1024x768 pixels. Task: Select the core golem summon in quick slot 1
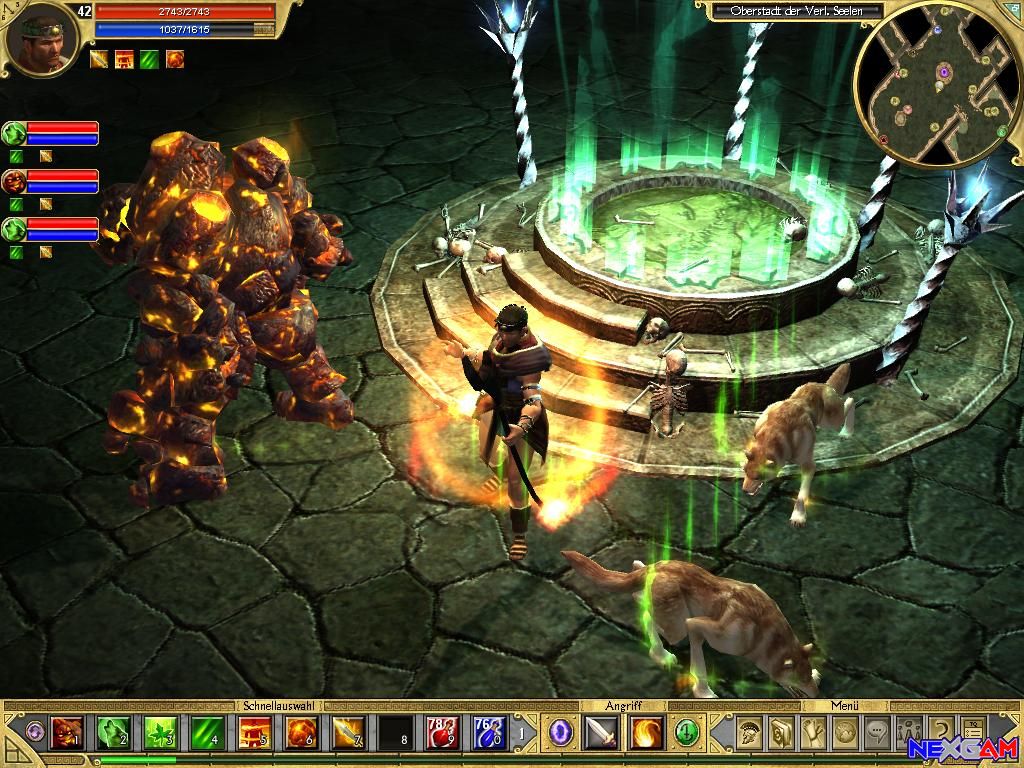(66, 734)
